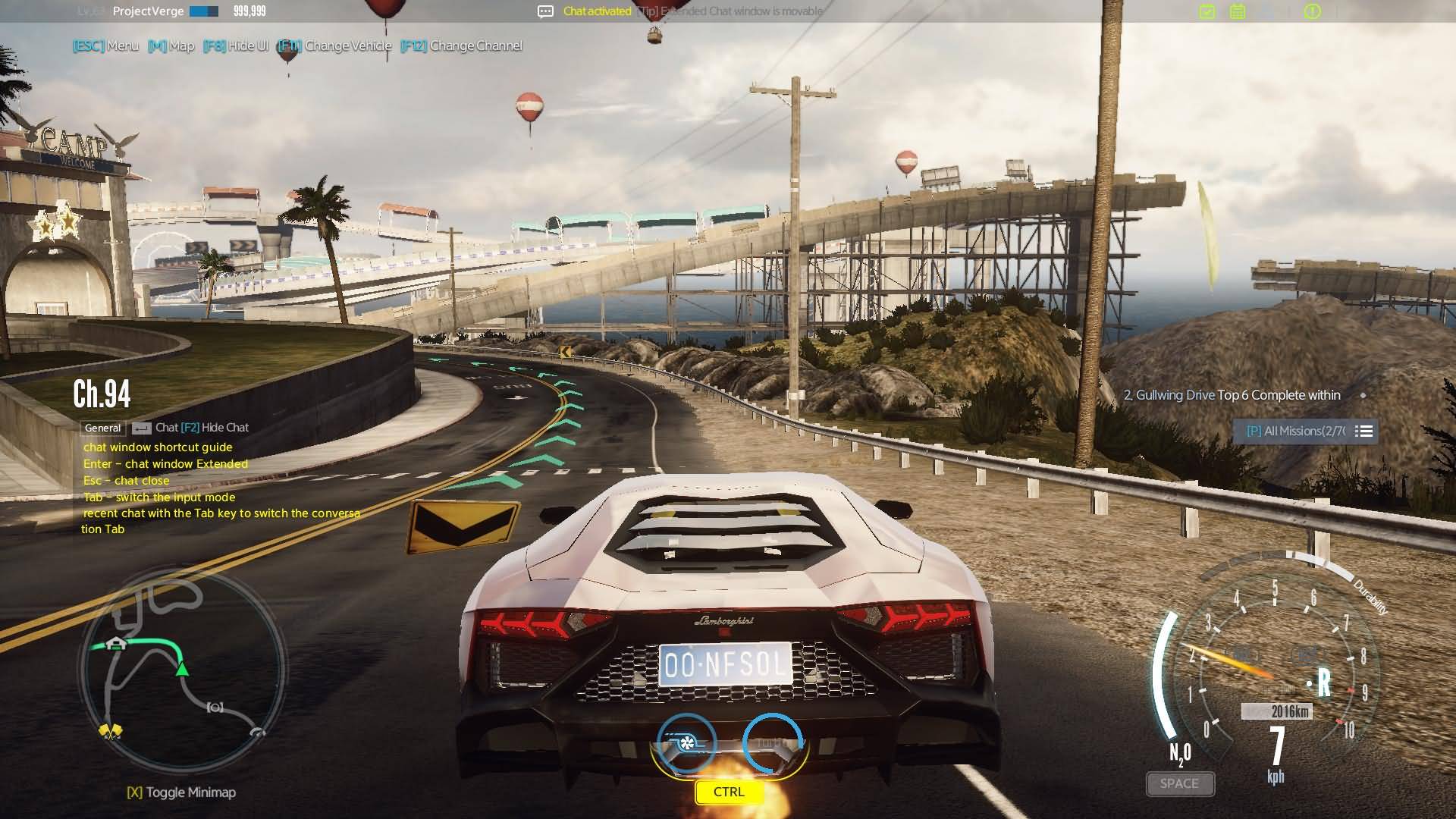1456x819 pixels.
Task: Click the chat speech-bubble icon
Action: click(x=545, y=11)
